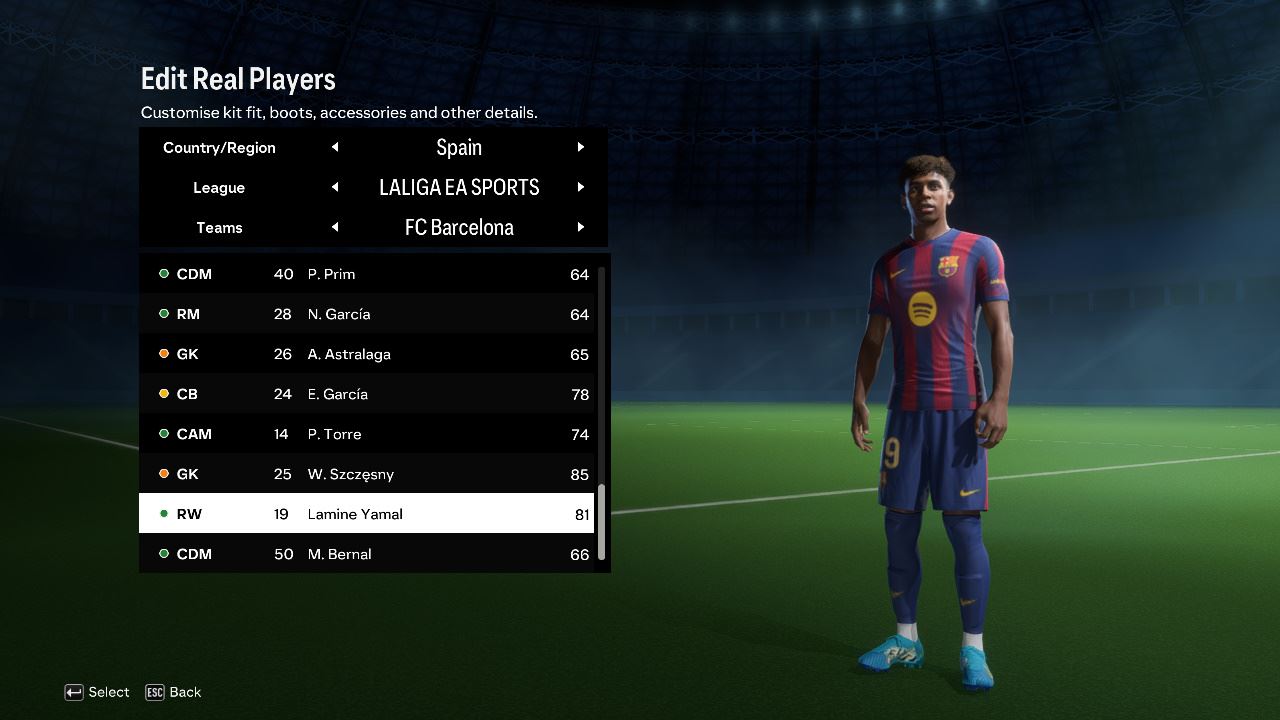Select P. Prim in the player list

pyautogui.click(x=367, y=274)
